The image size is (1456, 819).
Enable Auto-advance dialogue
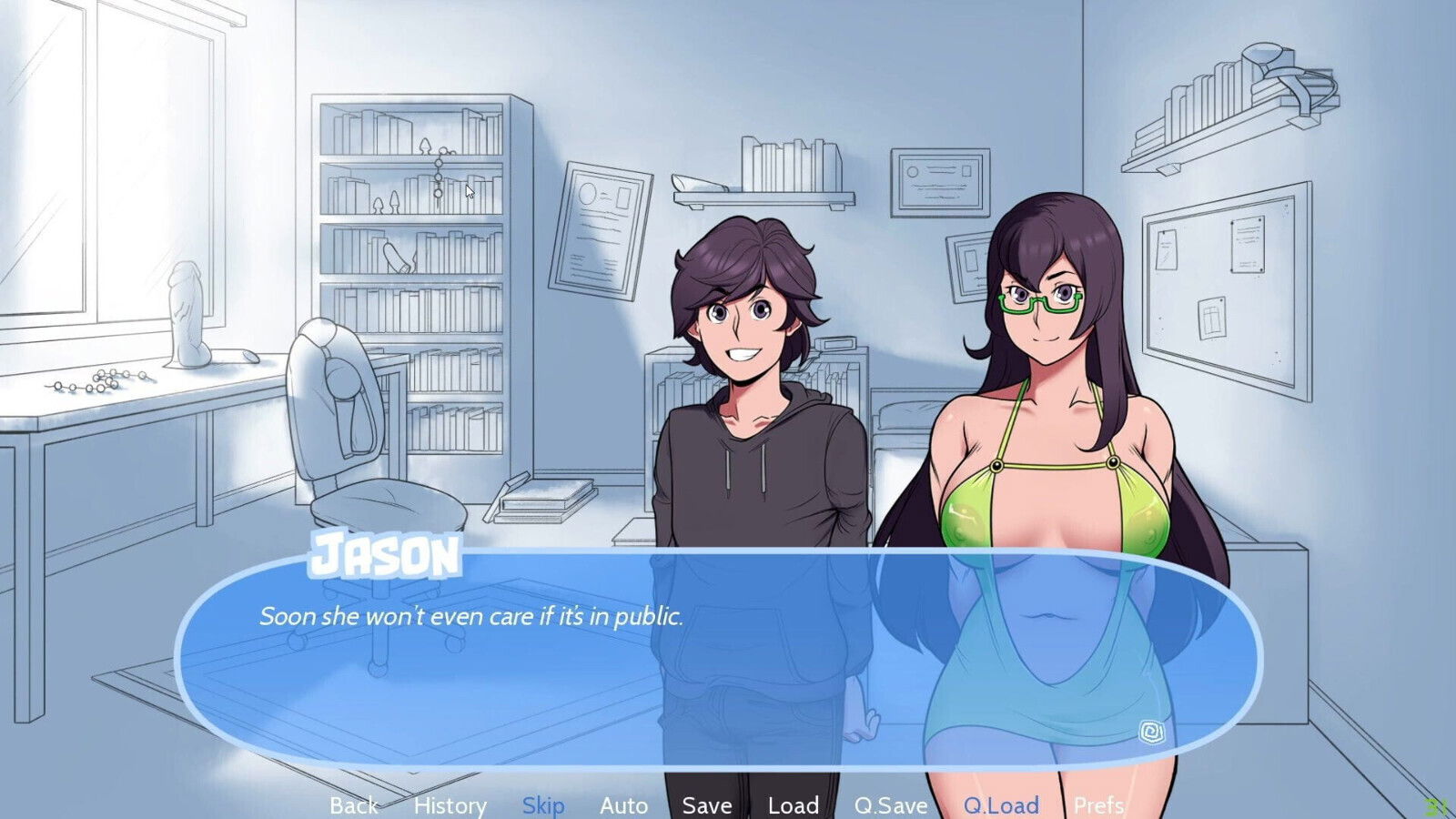623,805
